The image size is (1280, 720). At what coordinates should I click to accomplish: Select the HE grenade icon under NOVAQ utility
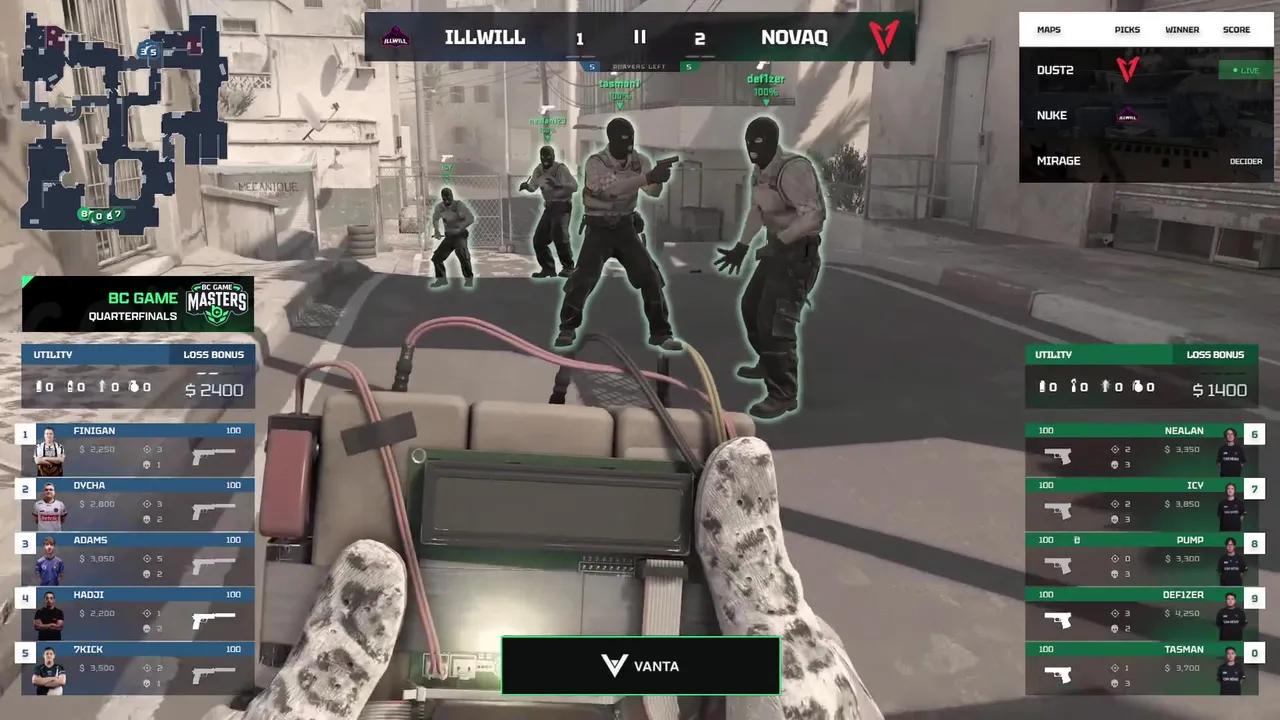pos(1138,387)
